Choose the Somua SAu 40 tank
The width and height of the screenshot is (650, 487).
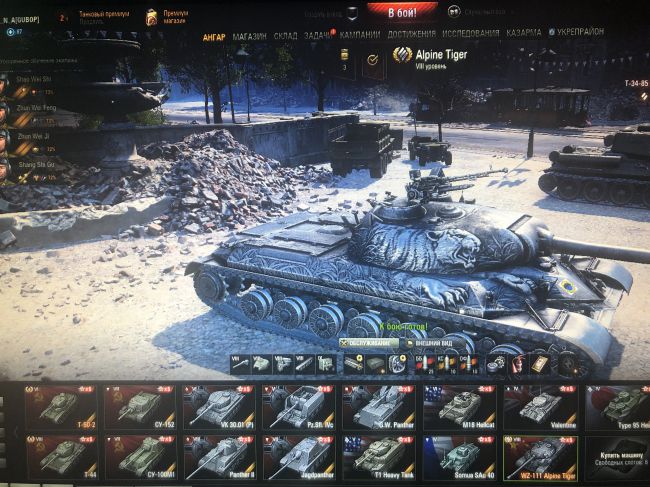459,457
